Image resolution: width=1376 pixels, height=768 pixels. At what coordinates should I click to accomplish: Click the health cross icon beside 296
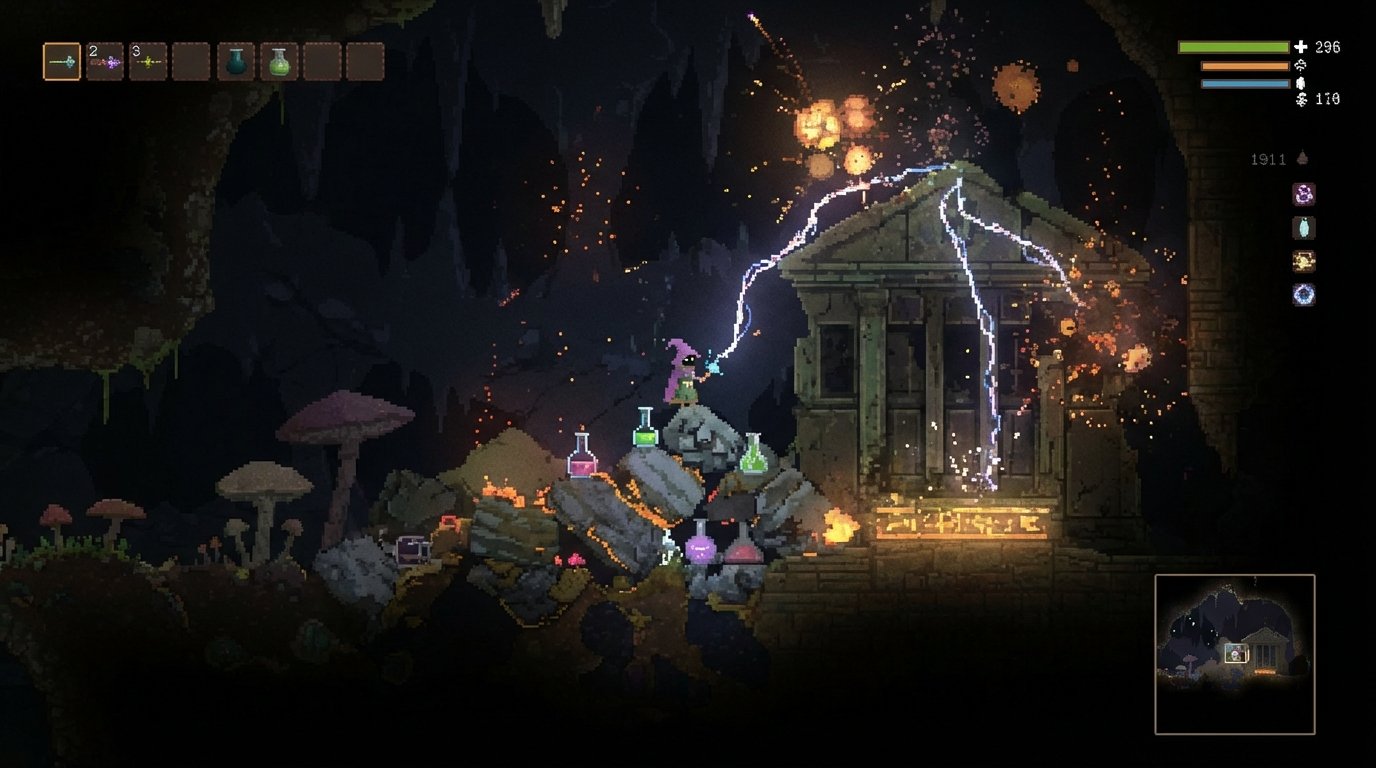(x=1300, y=46)
